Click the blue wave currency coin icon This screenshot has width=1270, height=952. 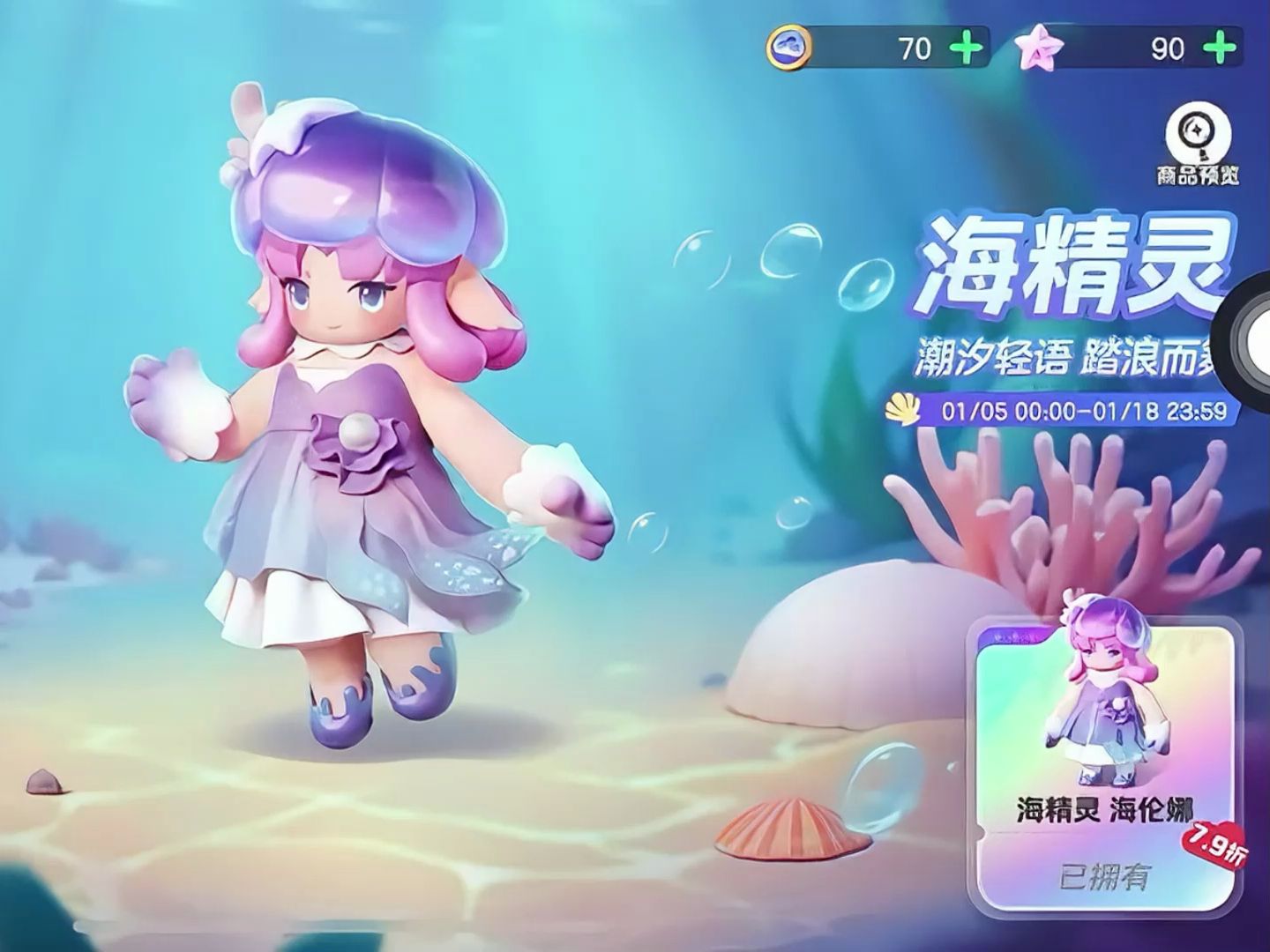coord(789,48)
